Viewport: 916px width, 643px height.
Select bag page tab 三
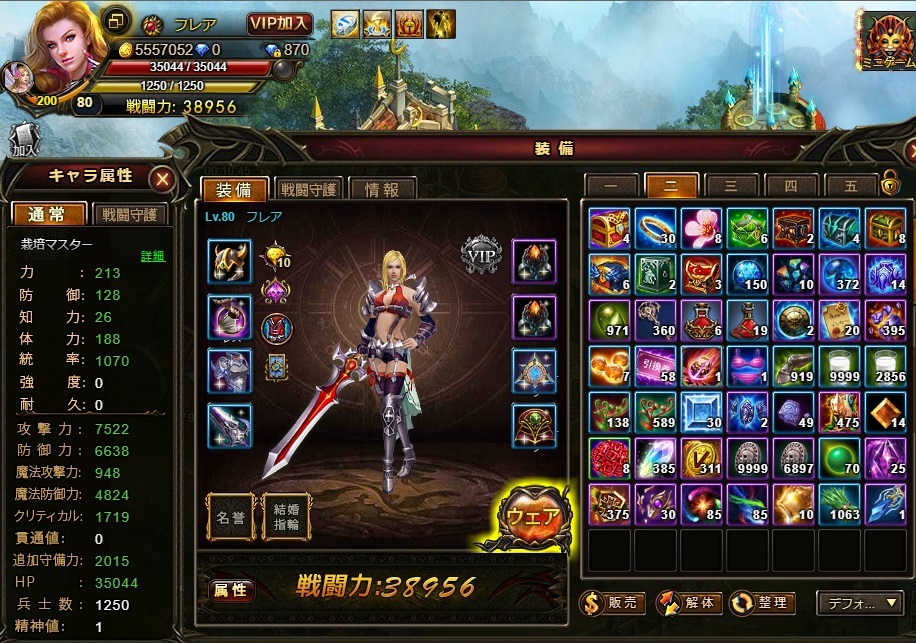[x=731, y=185]
